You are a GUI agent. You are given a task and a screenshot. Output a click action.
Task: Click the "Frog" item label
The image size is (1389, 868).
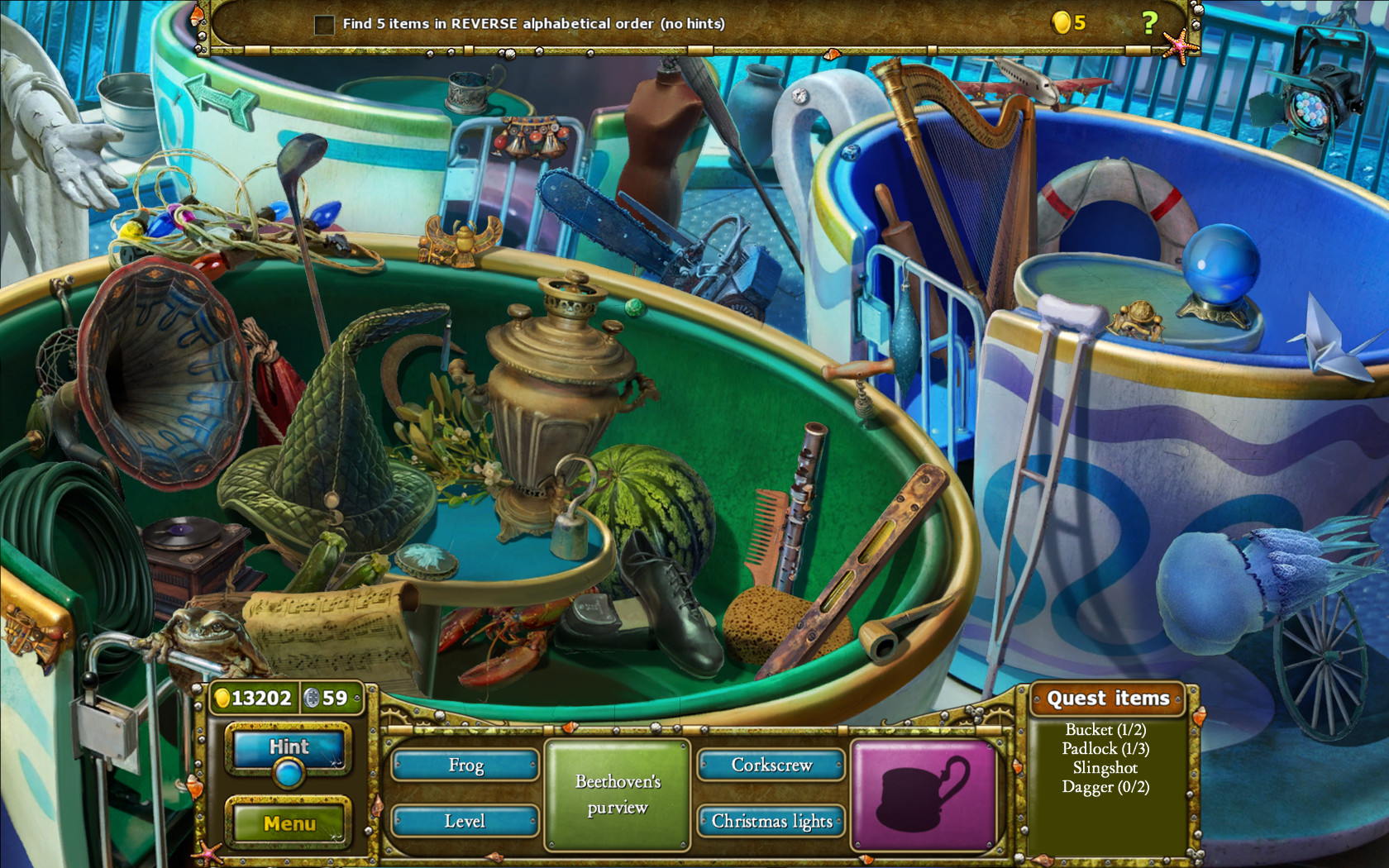pyautogui.click(x=464, y=766)
